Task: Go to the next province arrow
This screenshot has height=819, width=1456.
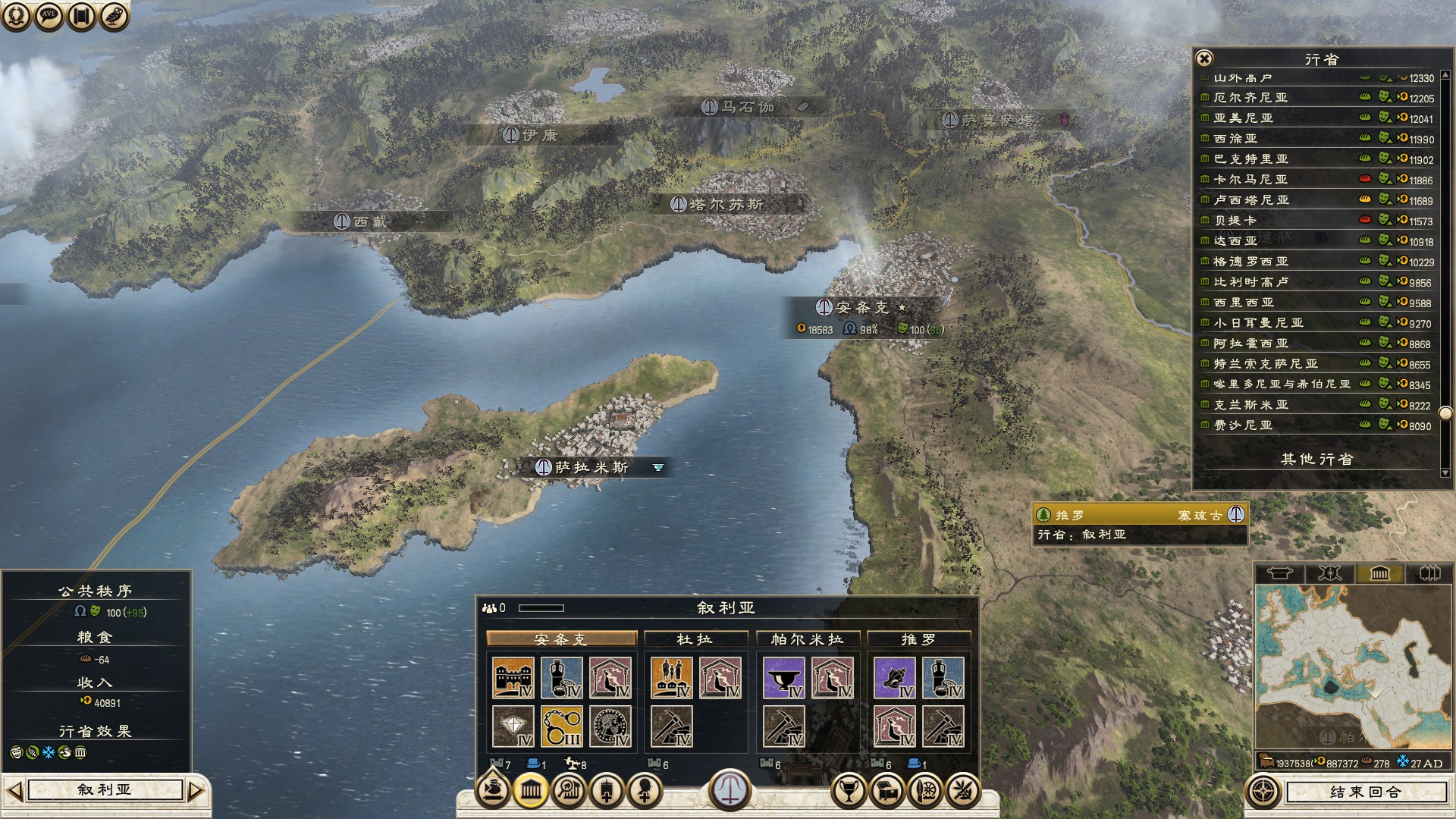Action: [195, 791]
